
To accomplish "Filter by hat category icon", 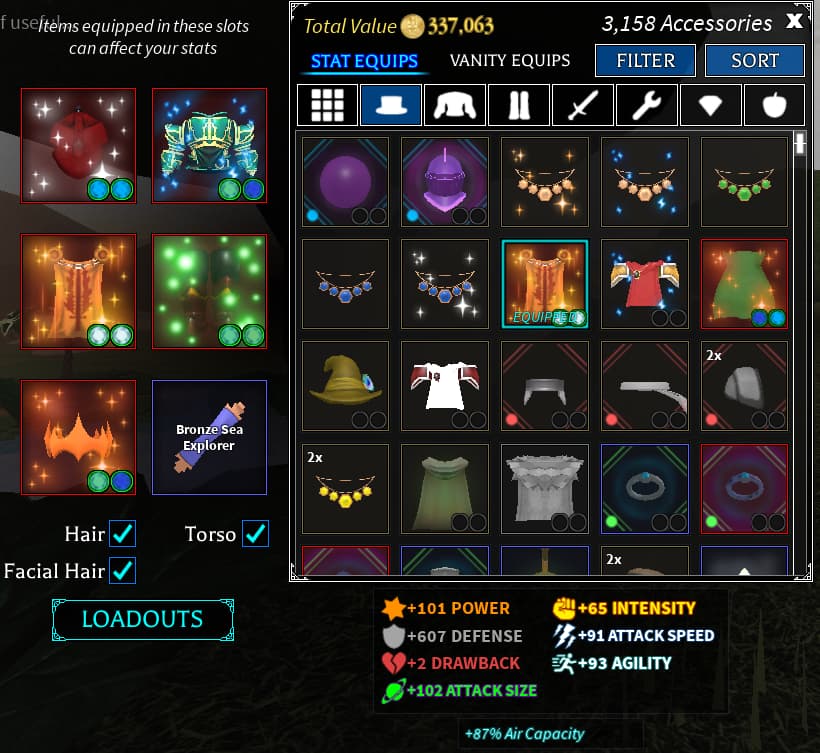I will click(x=391, y=104).
